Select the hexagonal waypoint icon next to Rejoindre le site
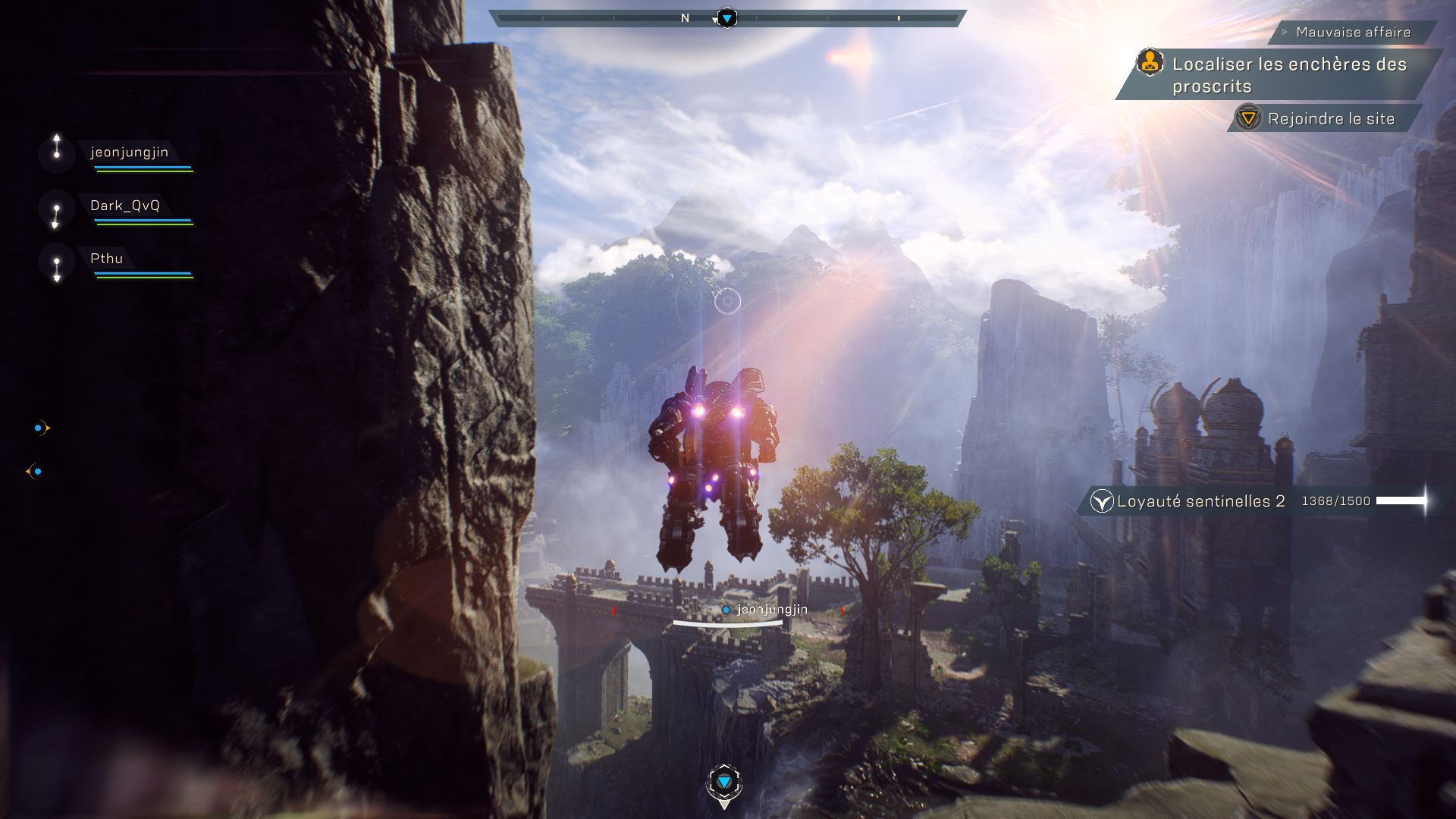Image resolution: width=1456 pixels, height=819 pixels. tap(1248, 119)
